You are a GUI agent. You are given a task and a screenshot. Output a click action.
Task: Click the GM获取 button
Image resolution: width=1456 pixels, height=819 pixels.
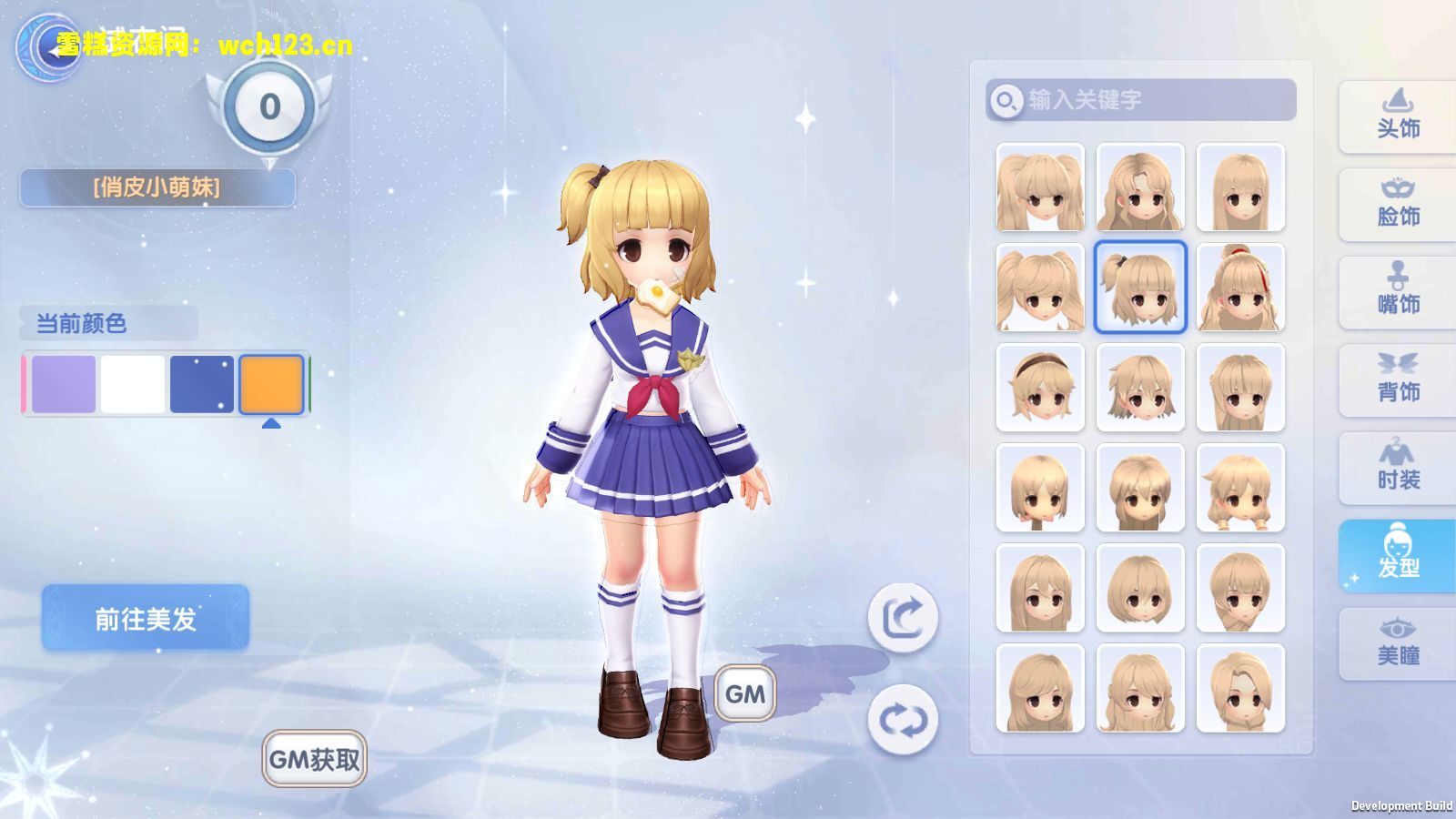tap(315, 759)
